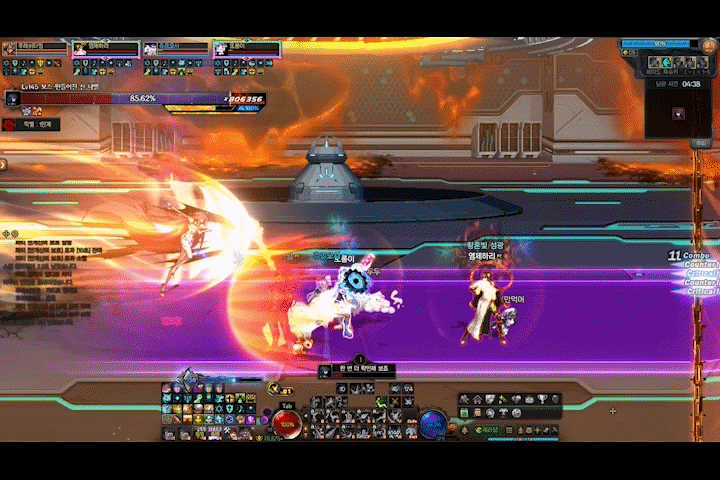This screenshot has width=720, height=480.
Task: Click the boss room marker on the minimap
Action: pos(679,113)
